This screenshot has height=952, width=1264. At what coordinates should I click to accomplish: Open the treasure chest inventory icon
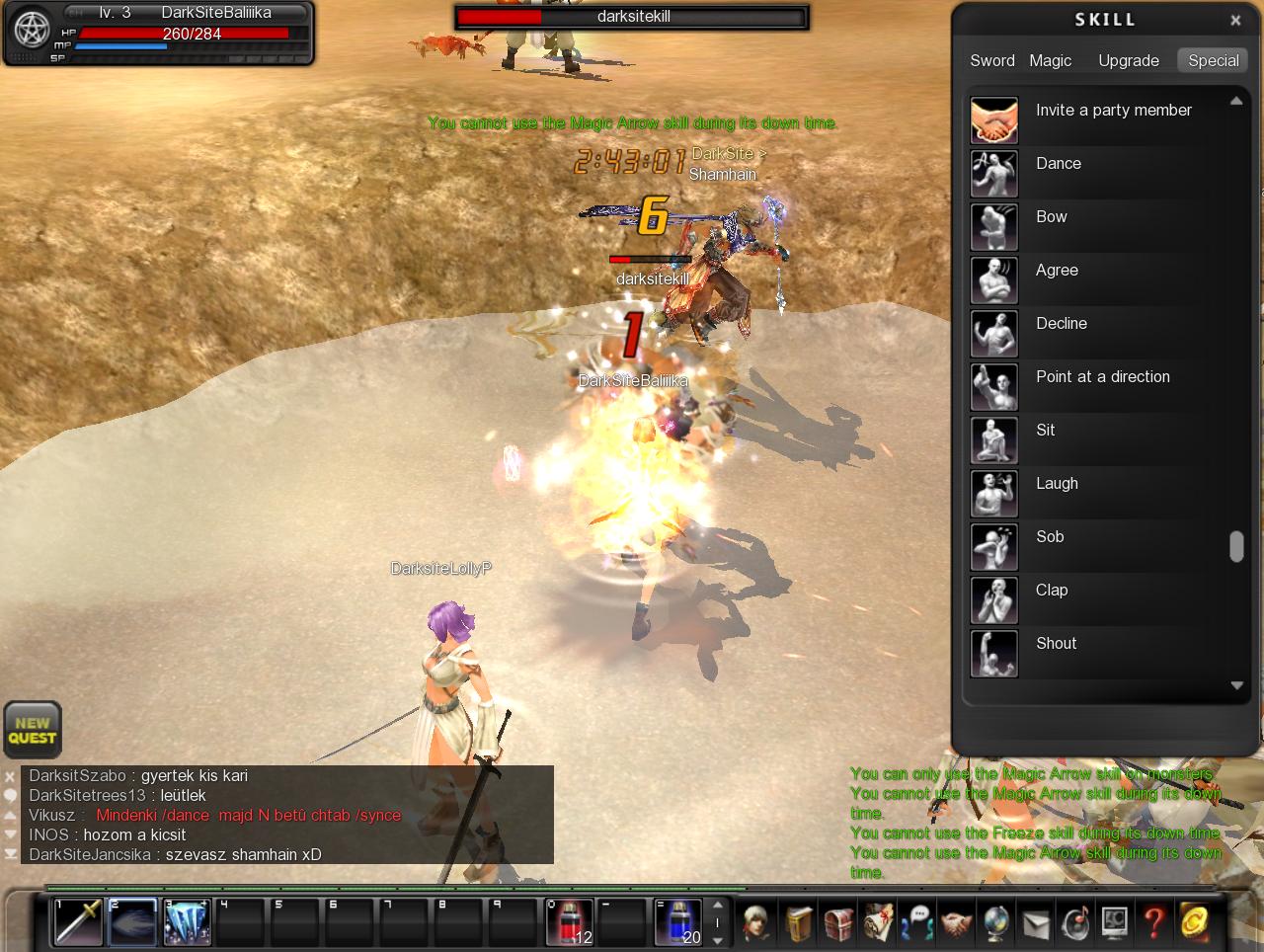click(x=837, y=923)
